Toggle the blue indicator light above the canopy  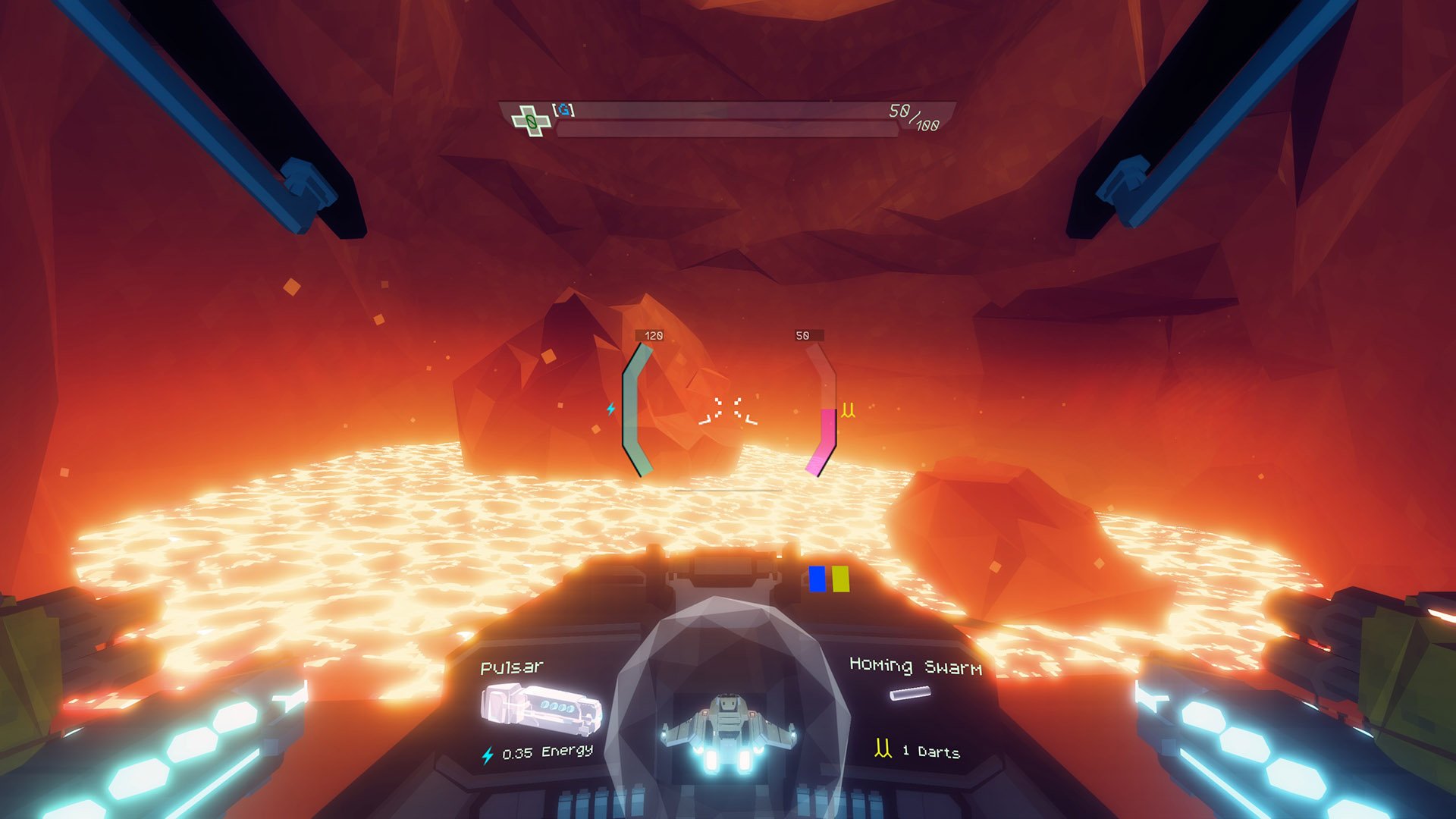[x=817, y=577]
